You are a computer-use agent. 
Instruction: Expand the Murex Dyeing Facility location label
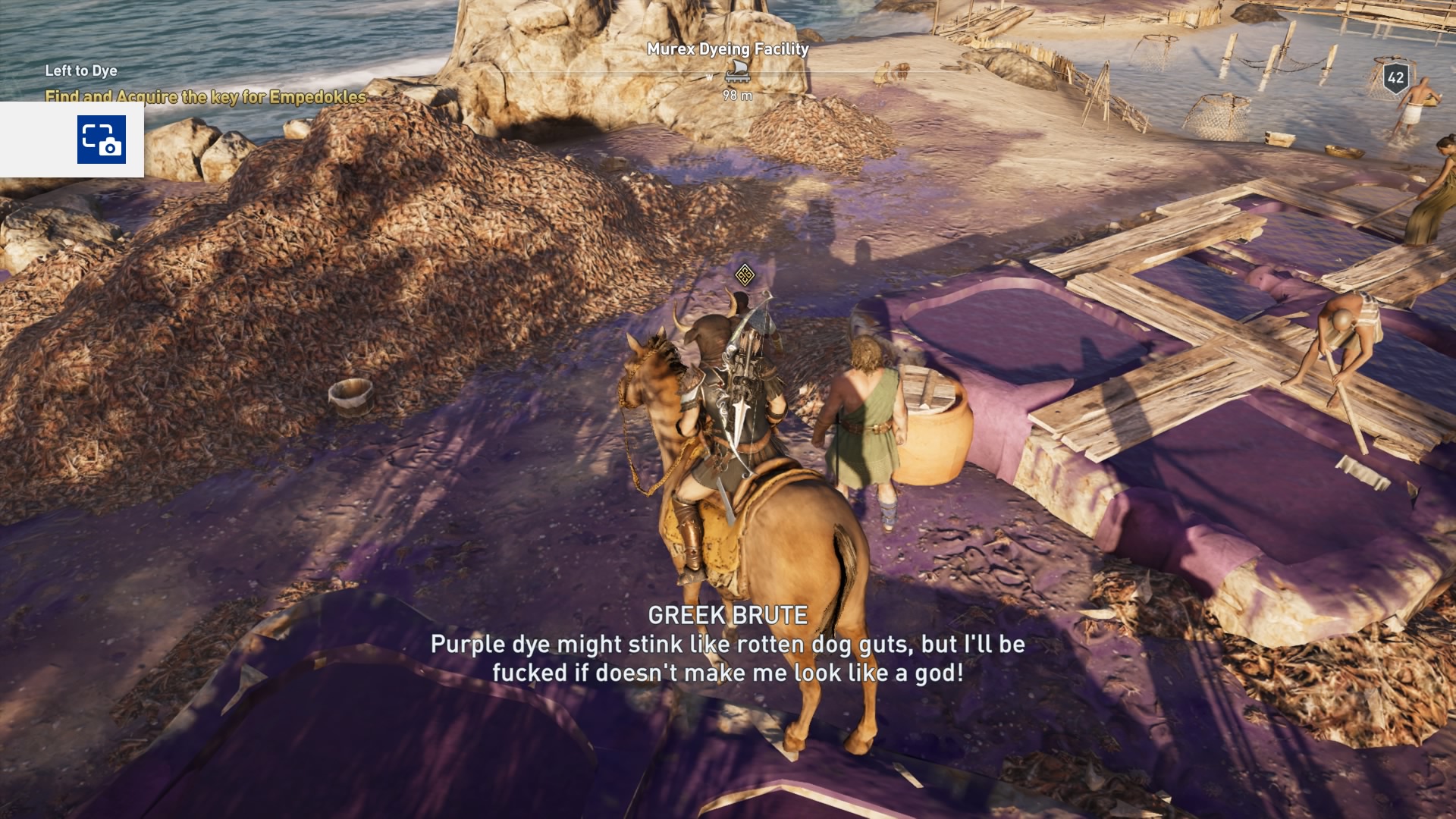726,47
